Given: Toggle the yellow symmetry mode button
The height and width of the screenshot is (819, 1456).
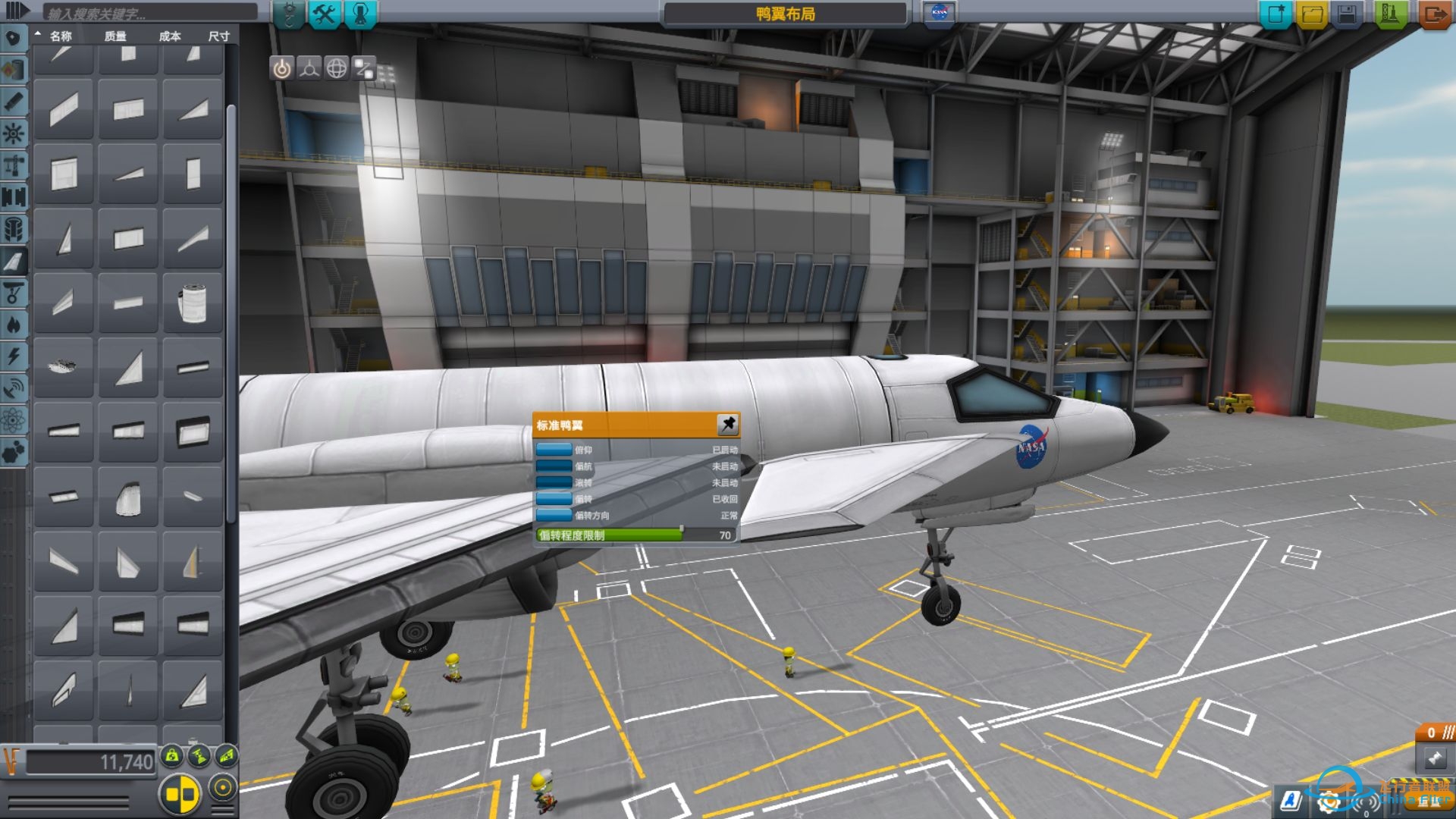Looking at the screenshot, I should pyautogui.click(x=180, y=794).
